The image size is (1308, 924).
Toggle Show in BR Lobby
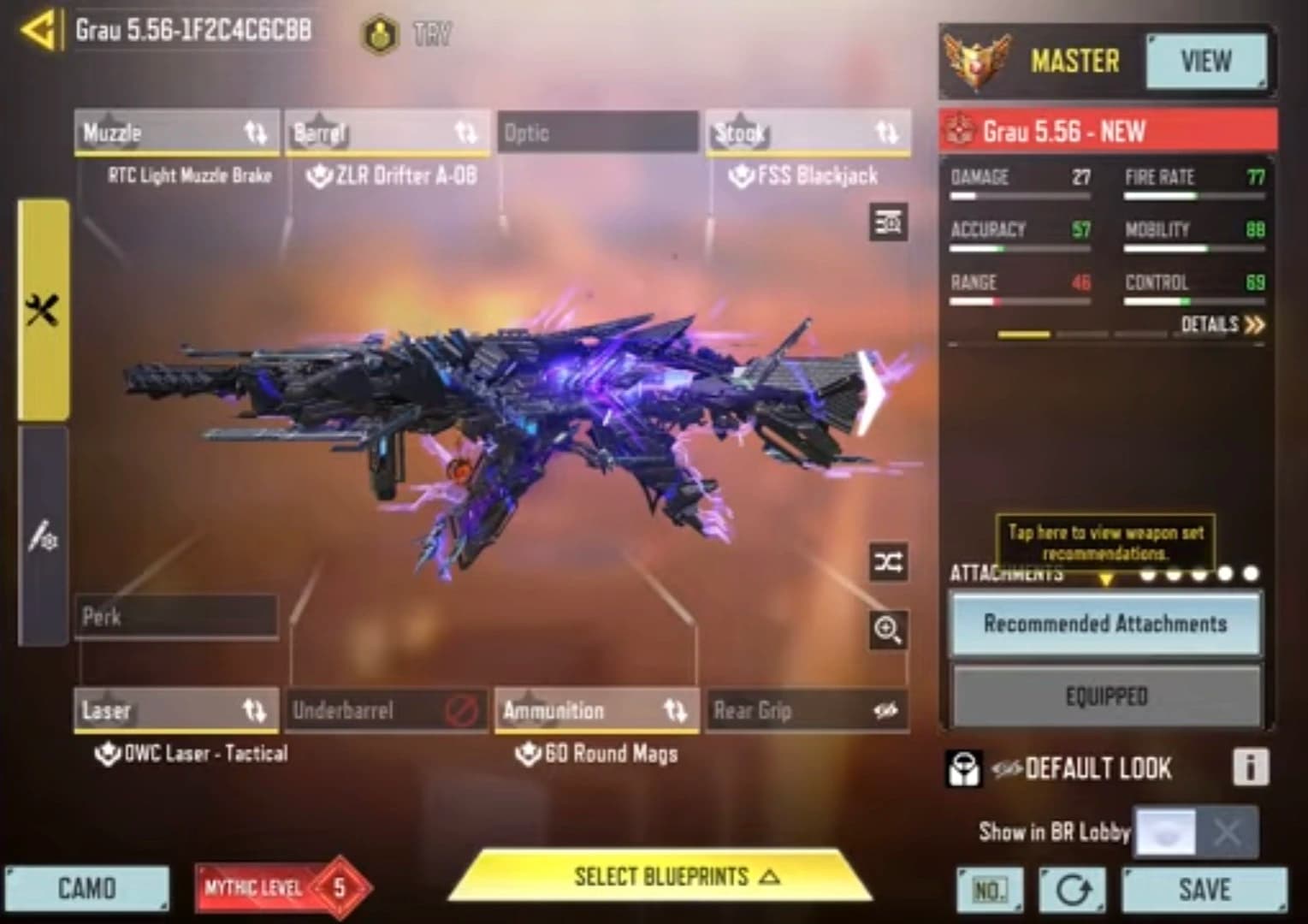pos(1195,832)
